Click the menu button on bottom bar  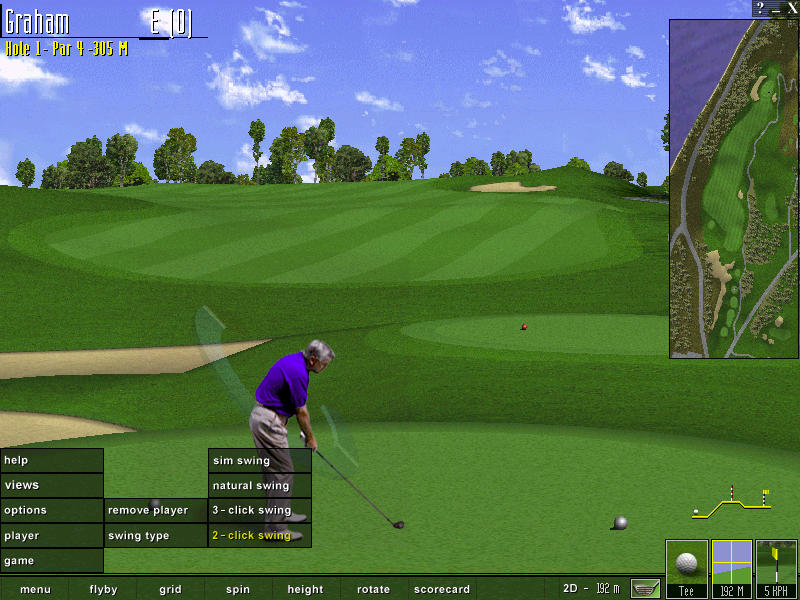(x=35, y=590)
